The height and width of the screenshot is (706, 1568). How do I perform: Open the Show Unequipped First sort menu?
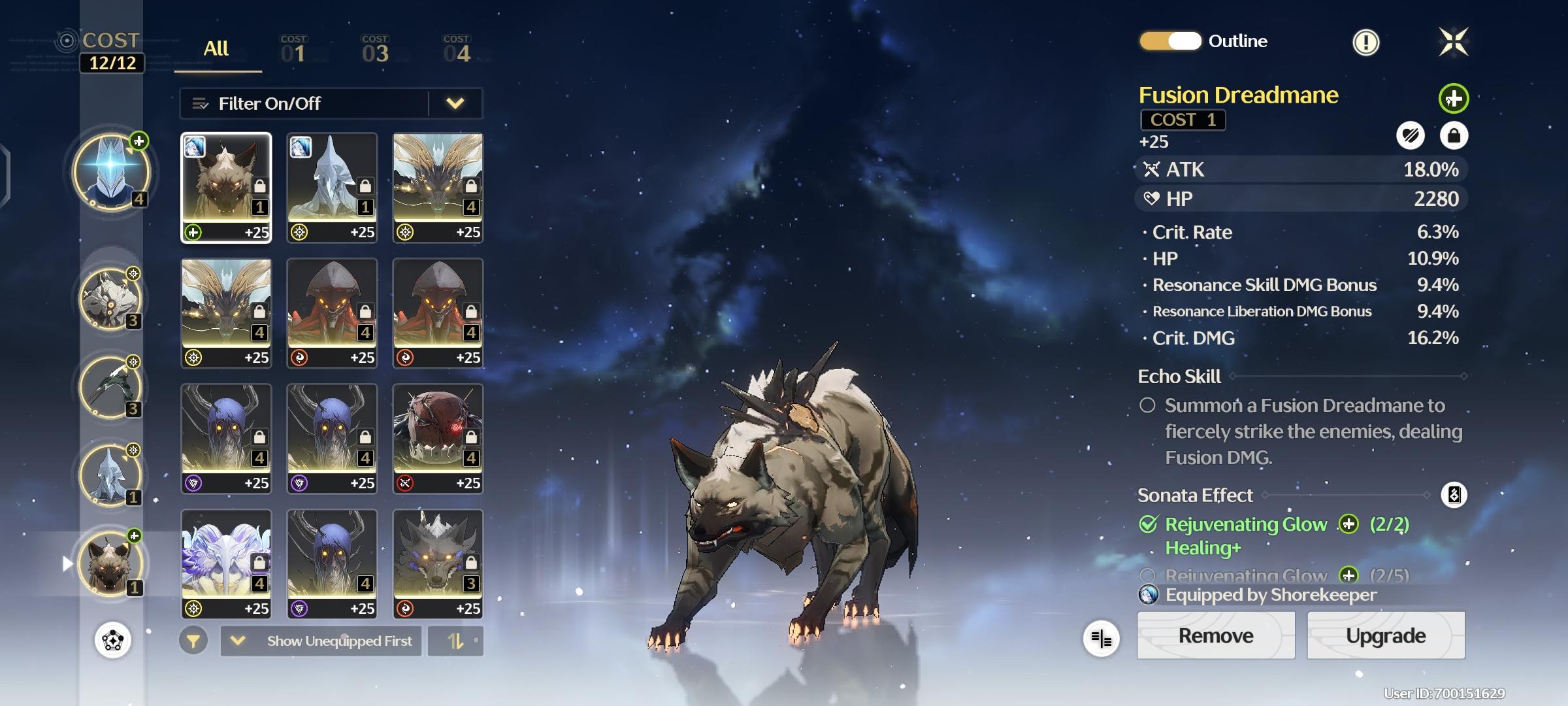click(321, 641)
